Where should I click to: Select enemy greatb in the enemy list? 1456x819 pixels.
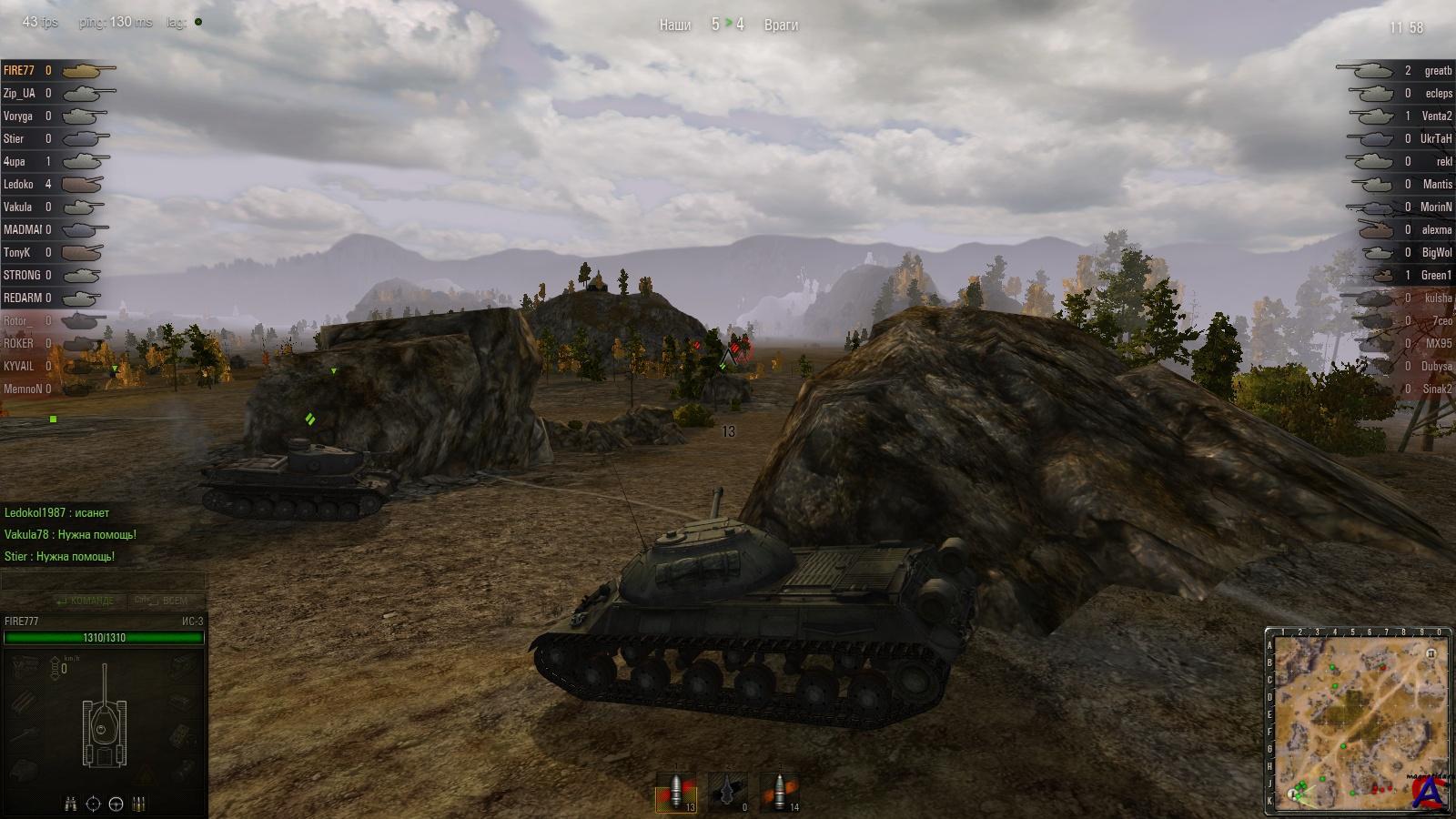click(1438, 70)
